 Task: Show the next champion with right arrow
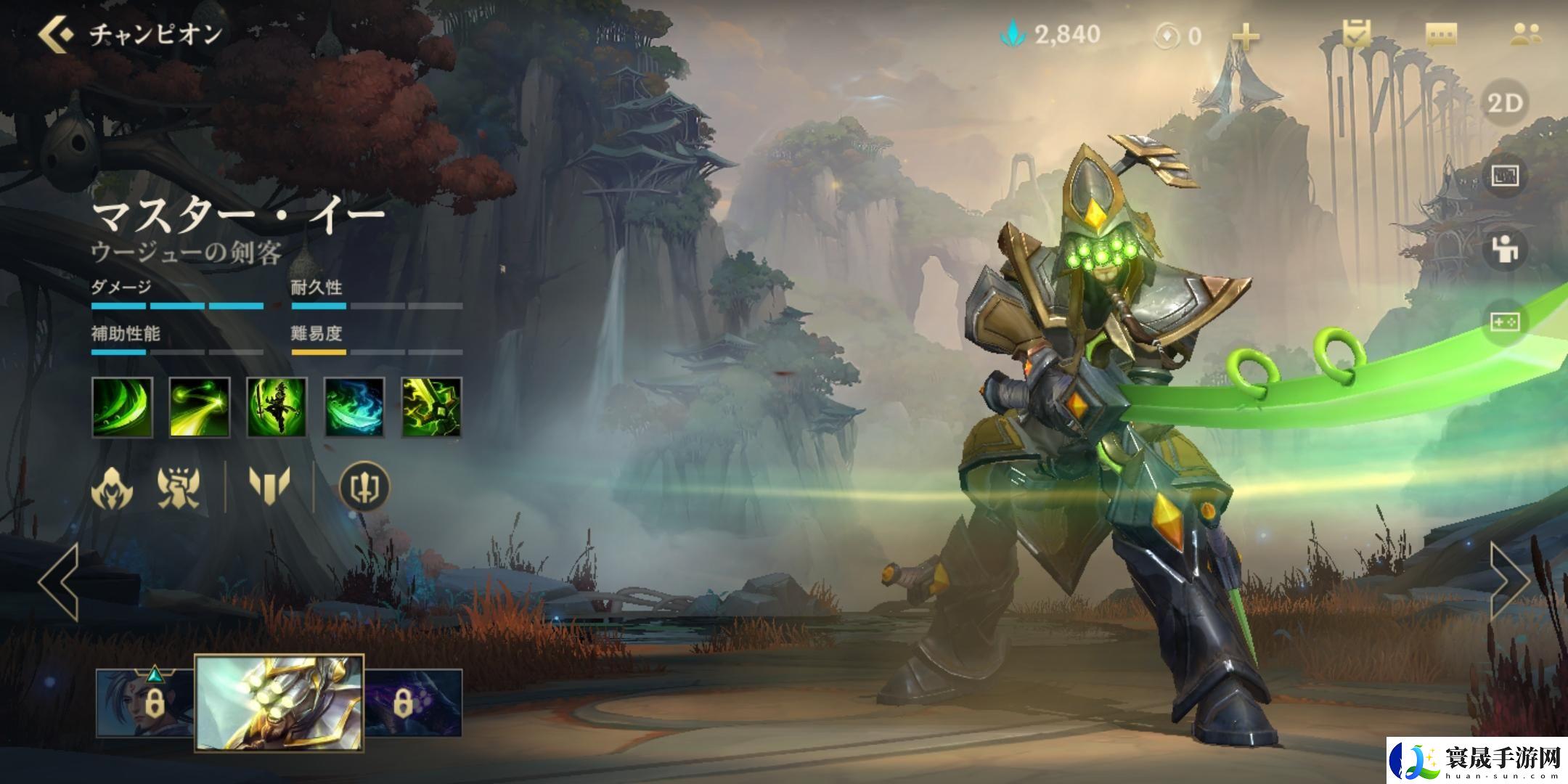(1510, 581)
